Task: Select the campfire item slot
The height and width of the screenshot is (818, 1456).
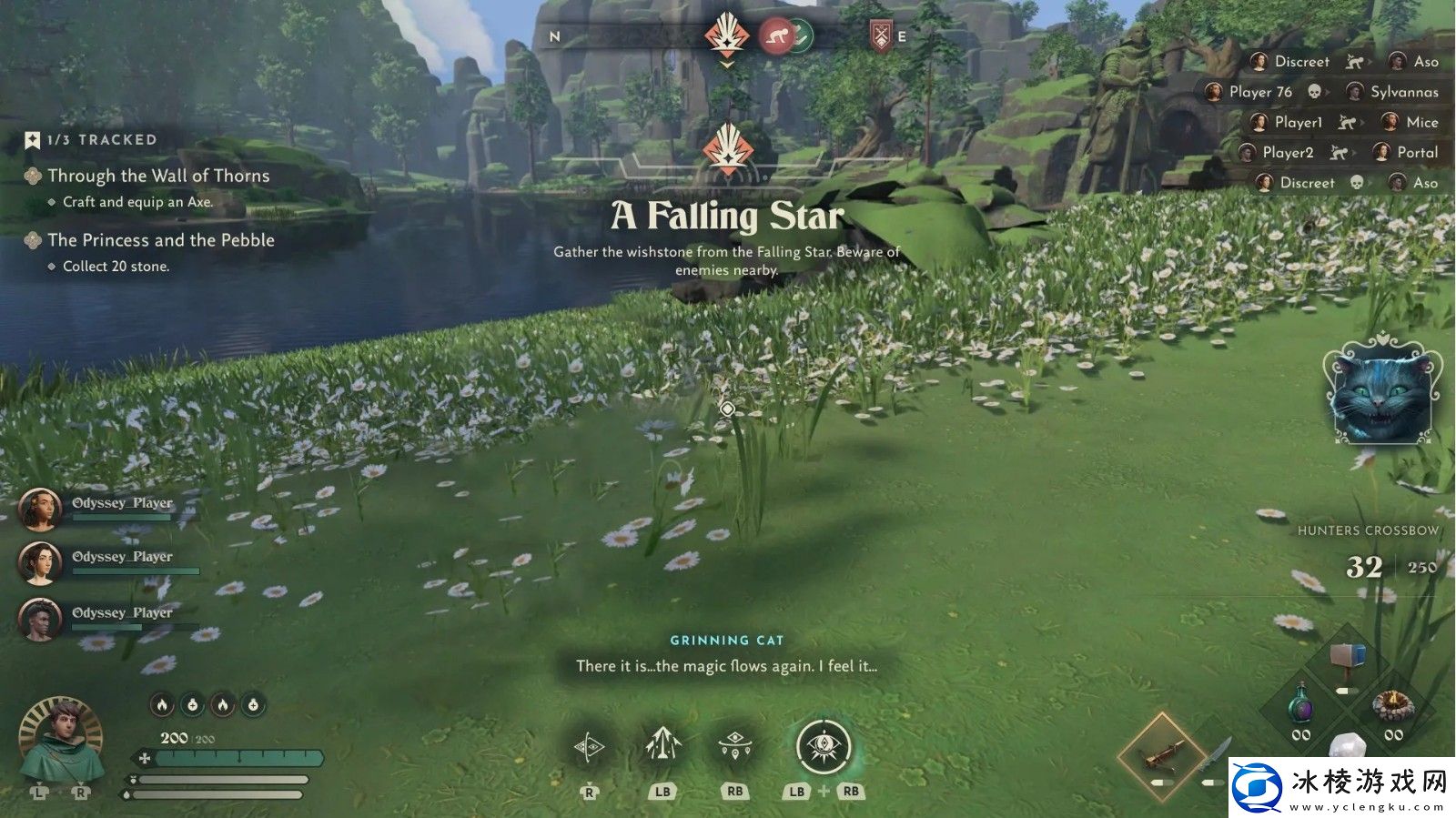Action: [x=1392, y=706]
